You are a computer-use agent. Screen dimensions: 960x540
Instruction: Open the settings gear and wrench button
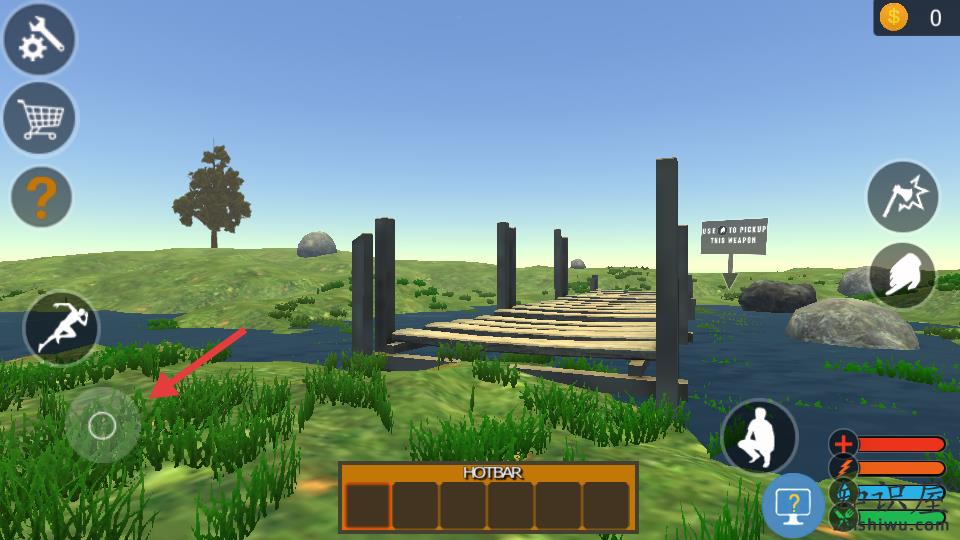(x=40, y=40)
